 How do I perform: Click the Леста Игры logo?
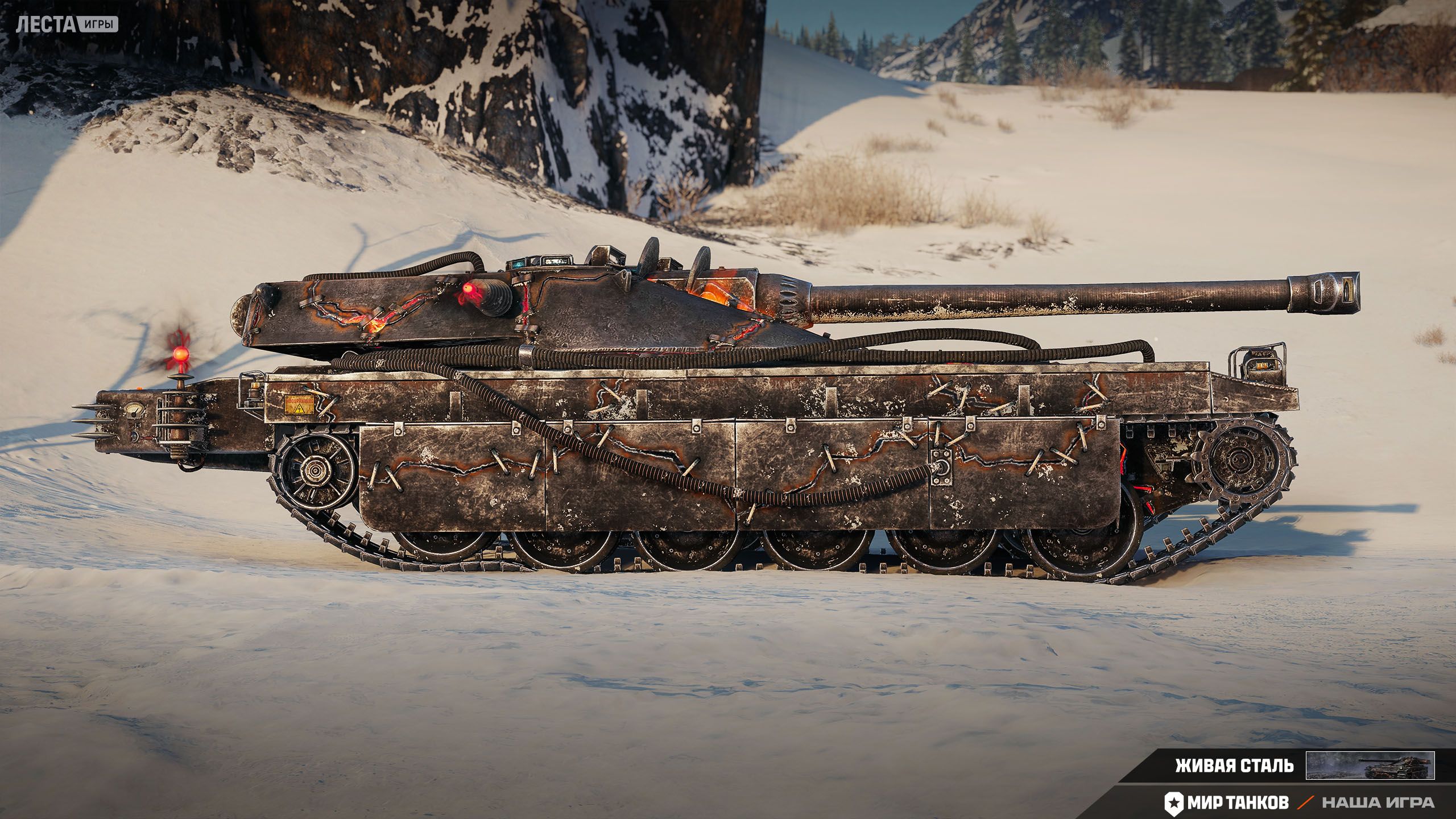click(68, 24)
